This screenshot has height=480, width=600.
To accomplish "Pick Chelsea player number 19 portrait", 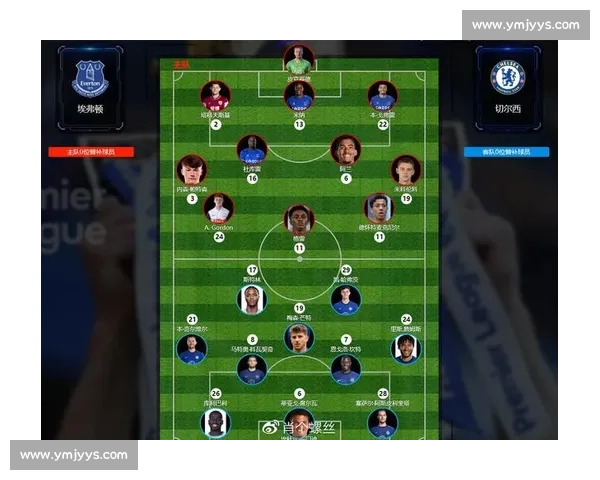I will click(x=299, y=337).
